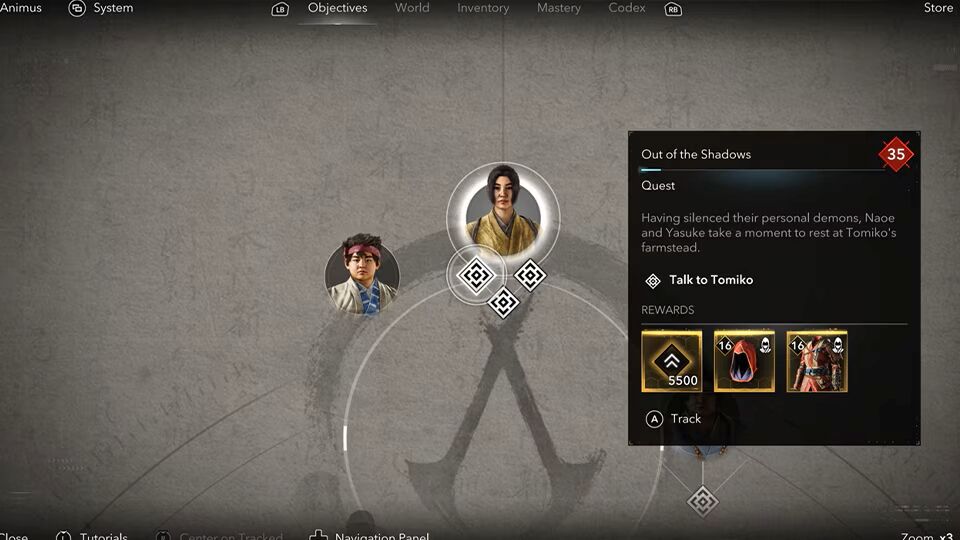
Task: Open the Store
Action: (938, 8)
